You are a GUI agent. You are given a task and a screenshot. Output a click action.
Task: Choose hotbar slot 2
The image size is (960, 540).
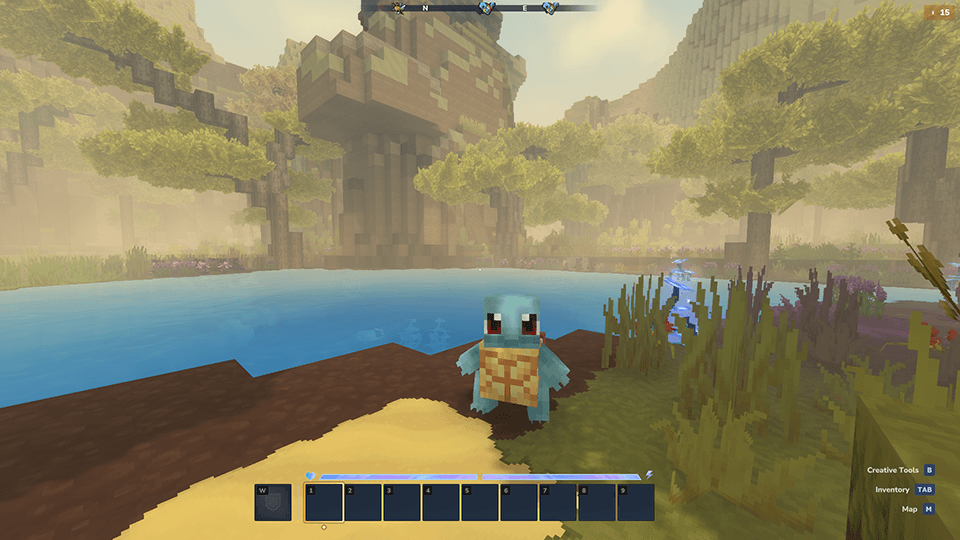[363, 503]
